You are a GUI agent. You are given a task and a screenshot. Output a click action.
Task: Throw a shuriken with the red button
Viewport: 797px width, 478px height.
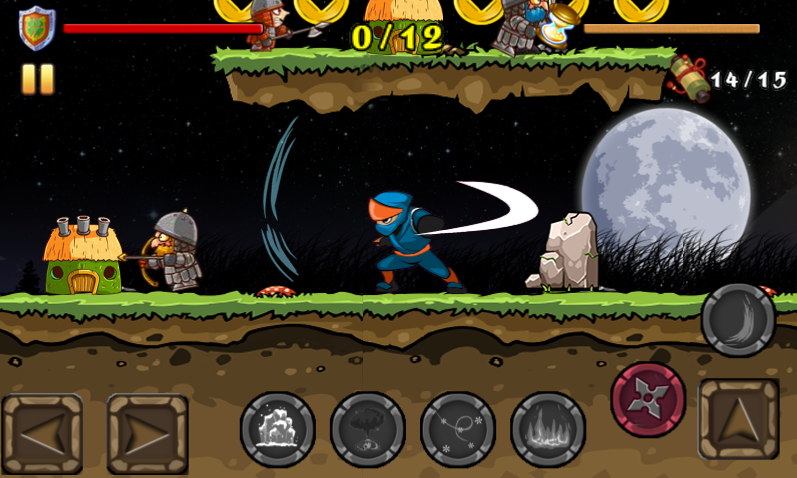(x=648, y=399)
